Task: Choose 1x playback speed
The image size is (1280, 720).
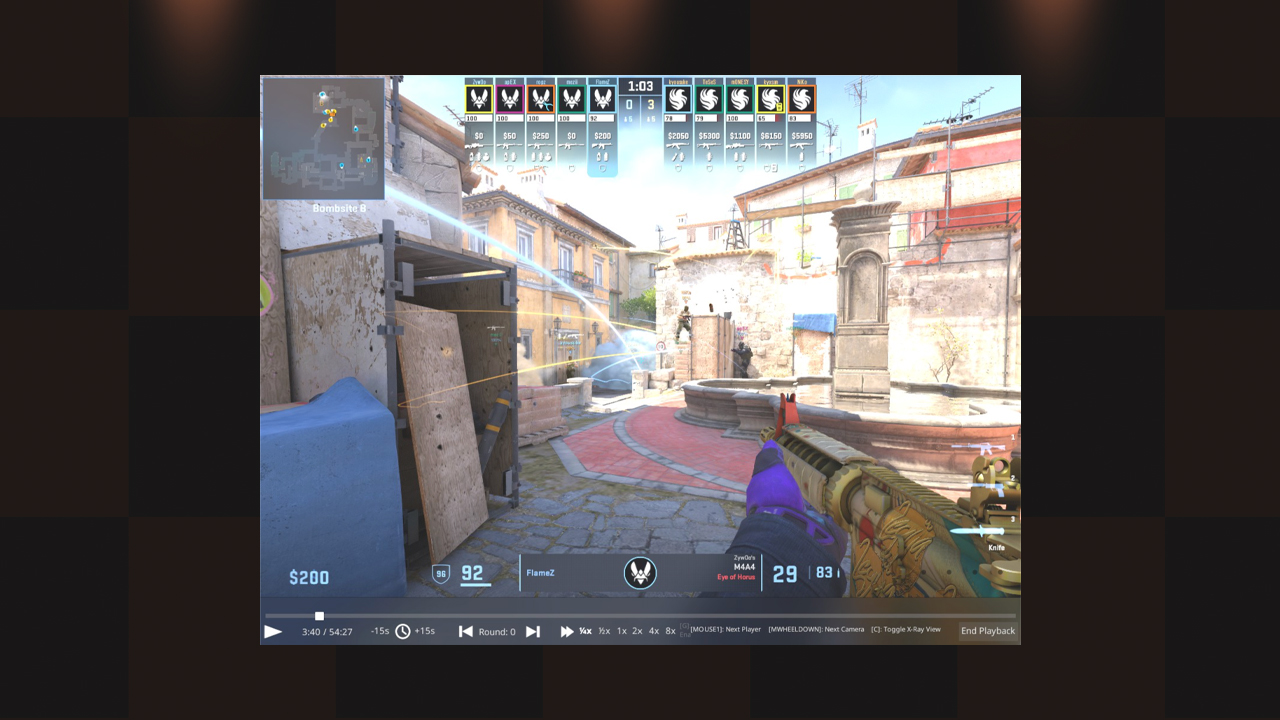Action: [x=621, y=631]
